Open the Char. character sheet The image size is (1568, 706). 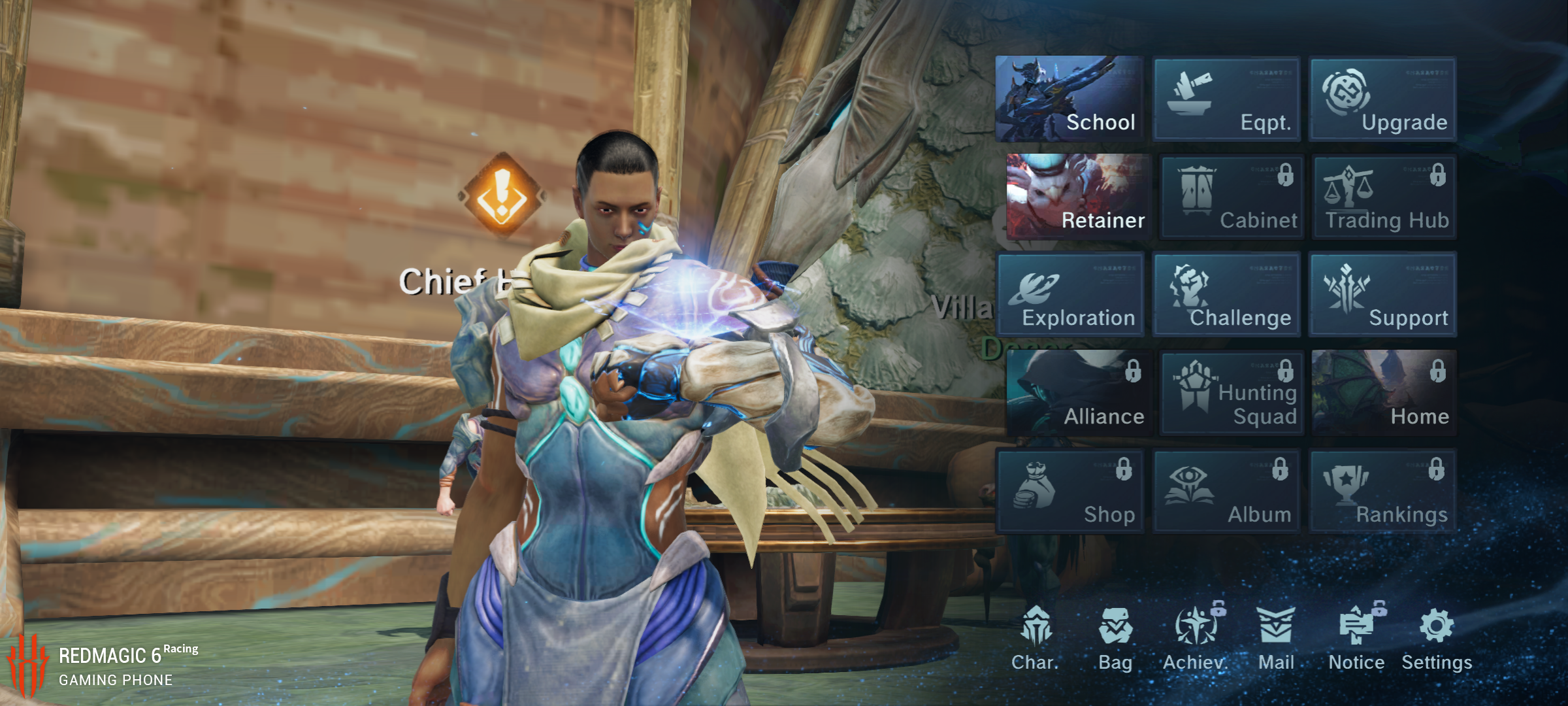click(1036, 637)
